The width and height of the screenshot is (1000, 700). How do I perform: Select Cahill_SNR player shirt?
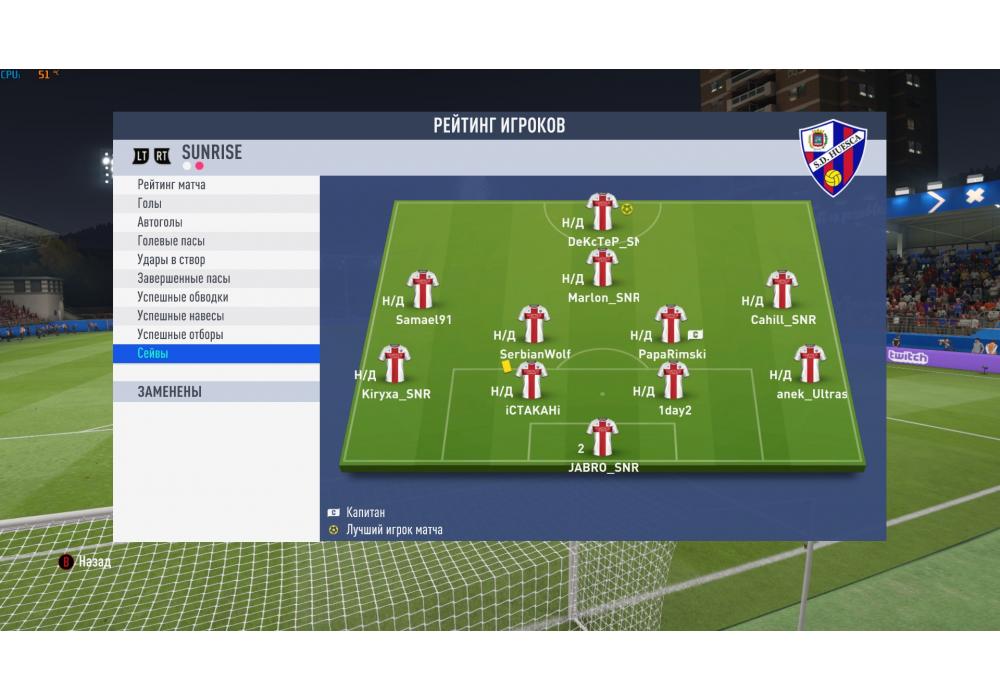[x=782, y=289]
